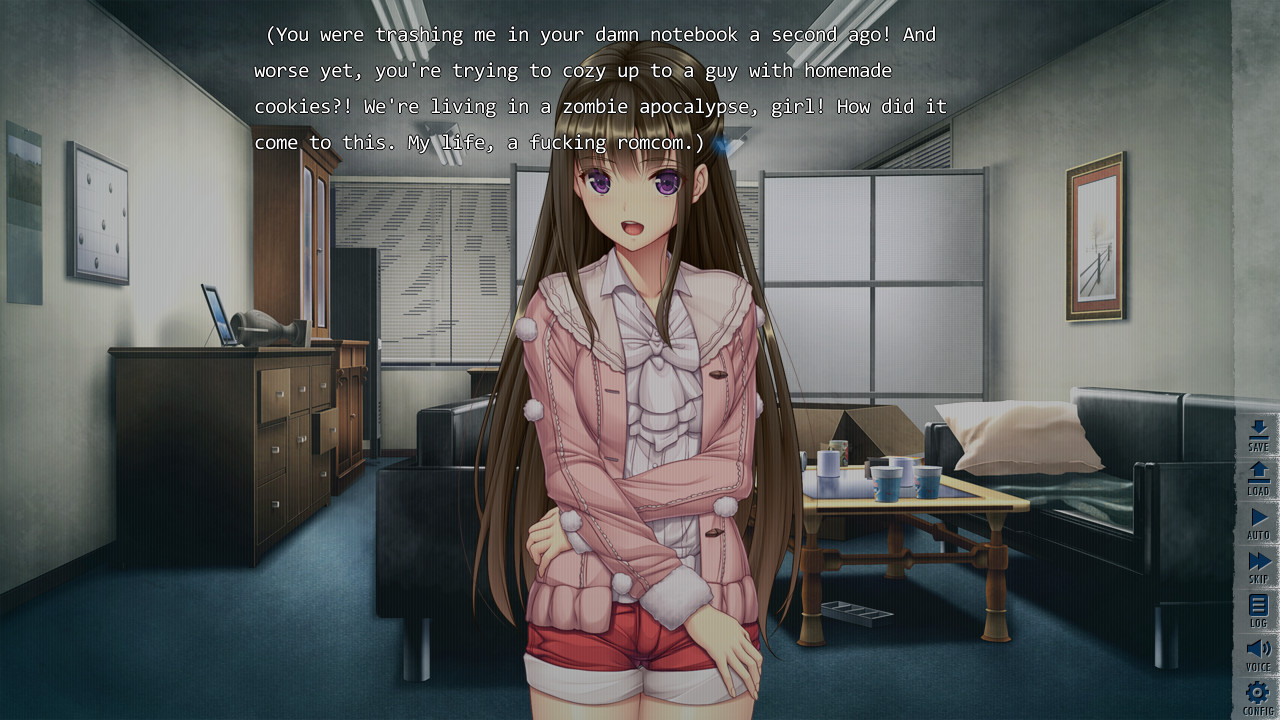This screenshot has width=1280, height=720.
Task: Mute voice playback with Voice control
Action: (x=1257, y=650)
